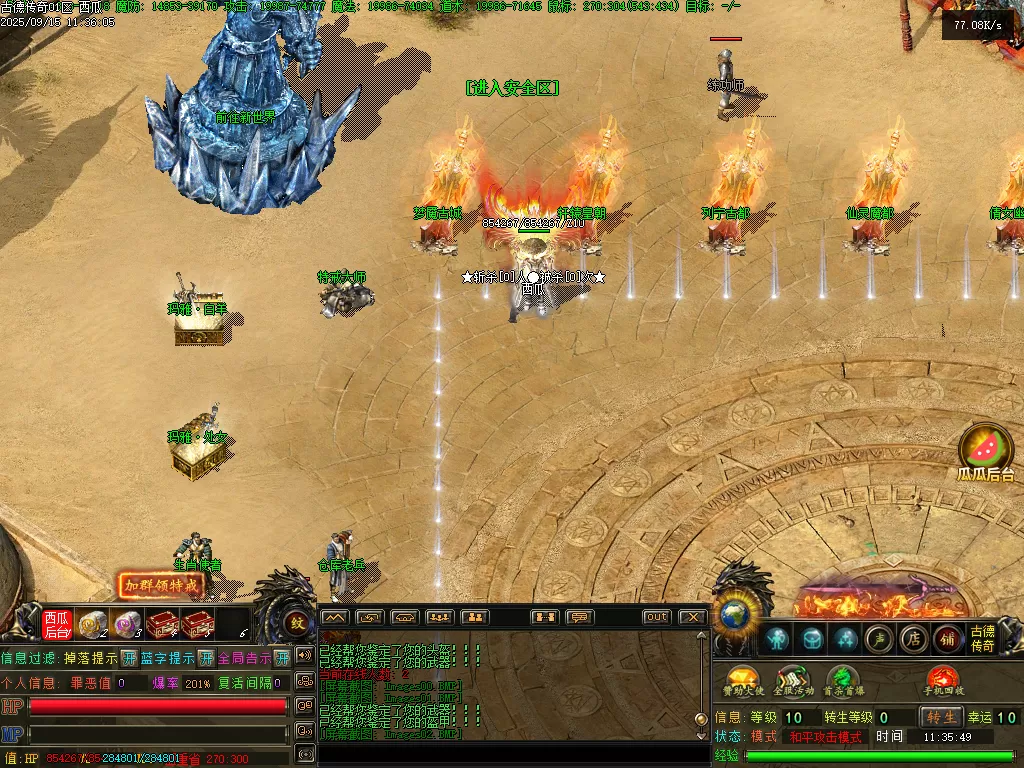1024x768 pixels.
Task: Open the 西瓜后台 hotbar slot
Action: [x=57, y=624]
